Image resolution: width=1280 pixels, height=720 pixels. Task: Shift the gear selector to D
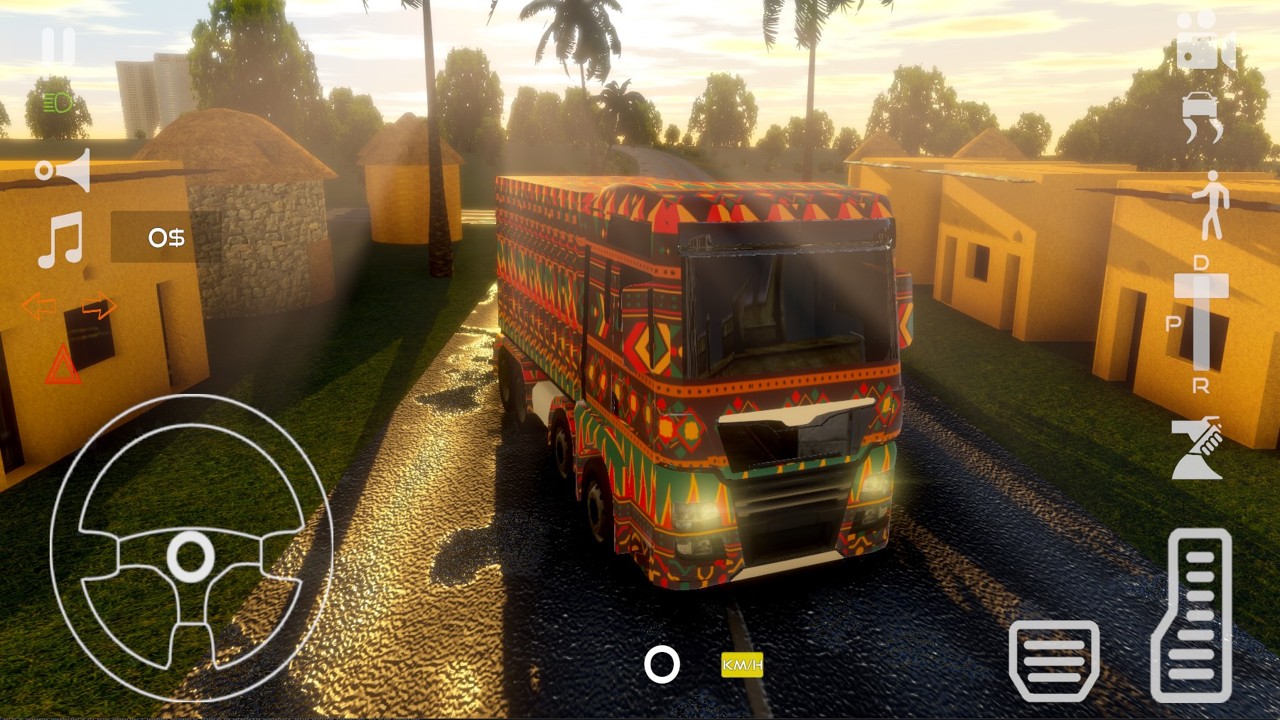coord(1201,262)
